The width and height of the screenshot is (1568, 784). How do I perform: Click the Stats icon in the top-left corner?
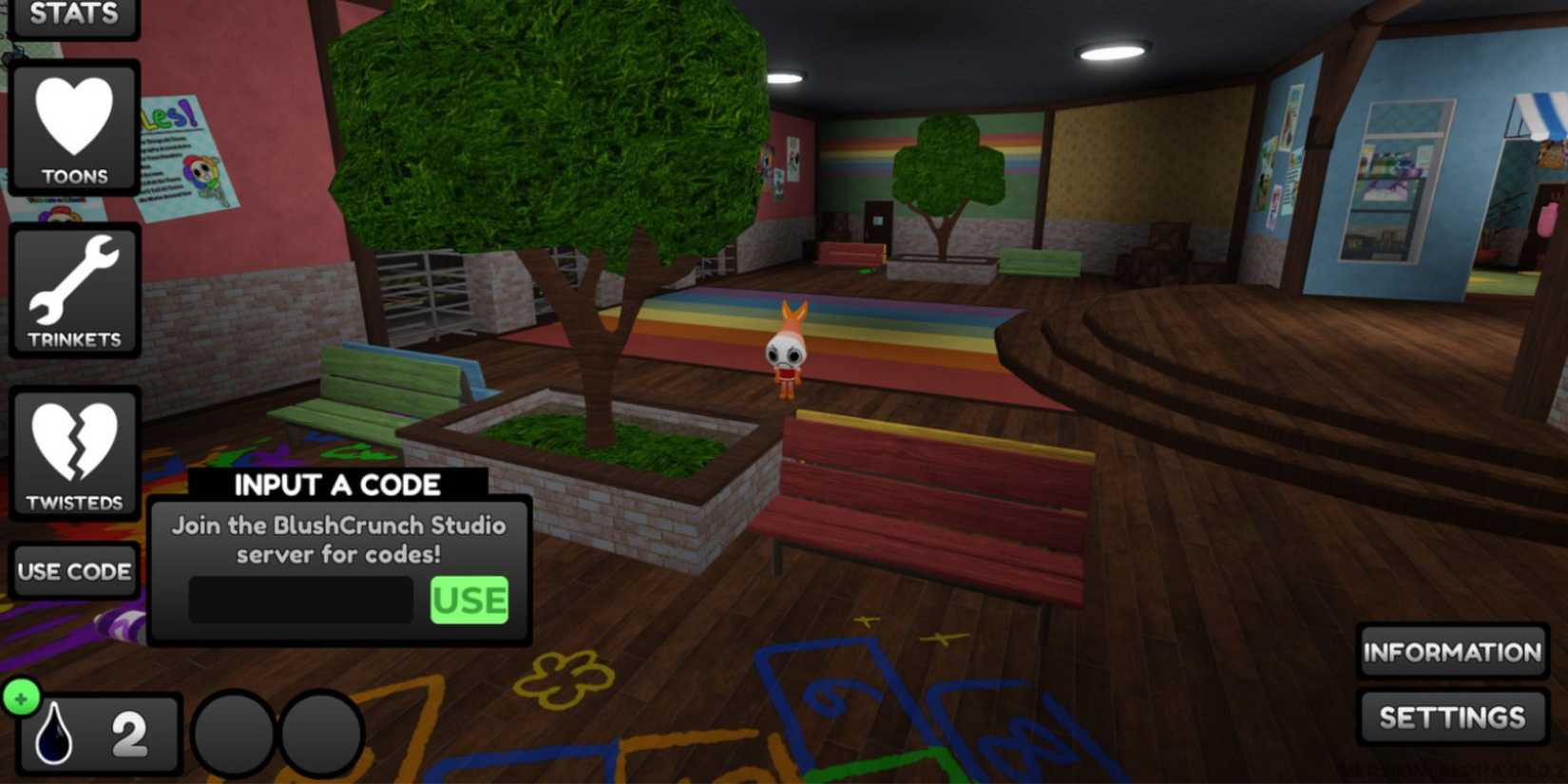point(76,13)
